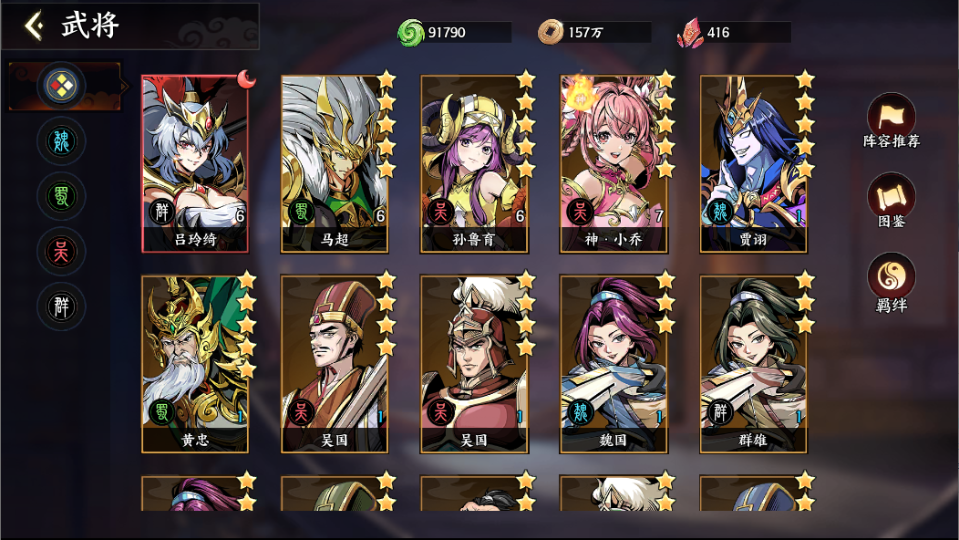View the 羁绊 bonds screen

coord(891,281)
